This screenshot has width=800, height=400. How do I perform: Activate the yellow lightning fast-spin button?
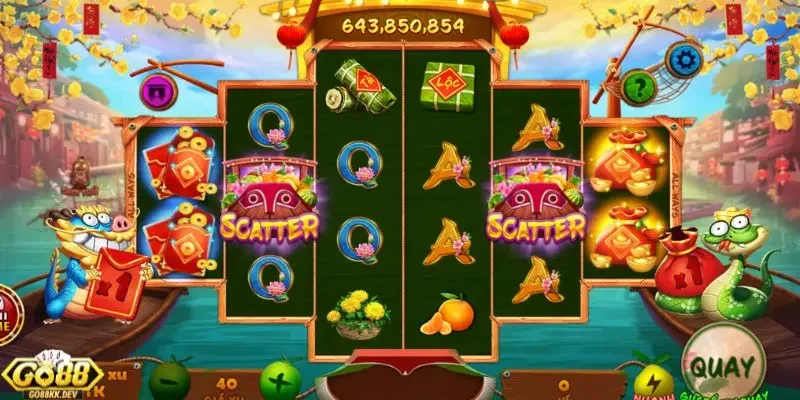[650, 382]
